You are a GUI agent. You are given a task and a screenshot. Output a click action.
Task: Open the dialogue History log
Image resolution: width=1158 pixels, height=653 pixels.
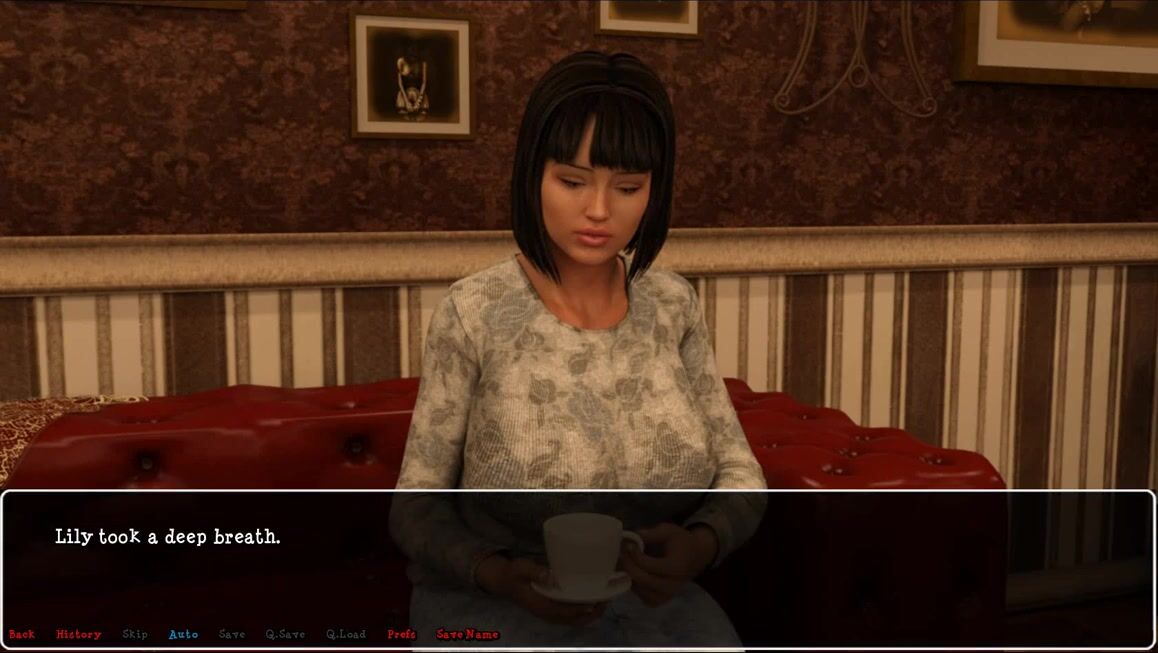pos(79,634)
